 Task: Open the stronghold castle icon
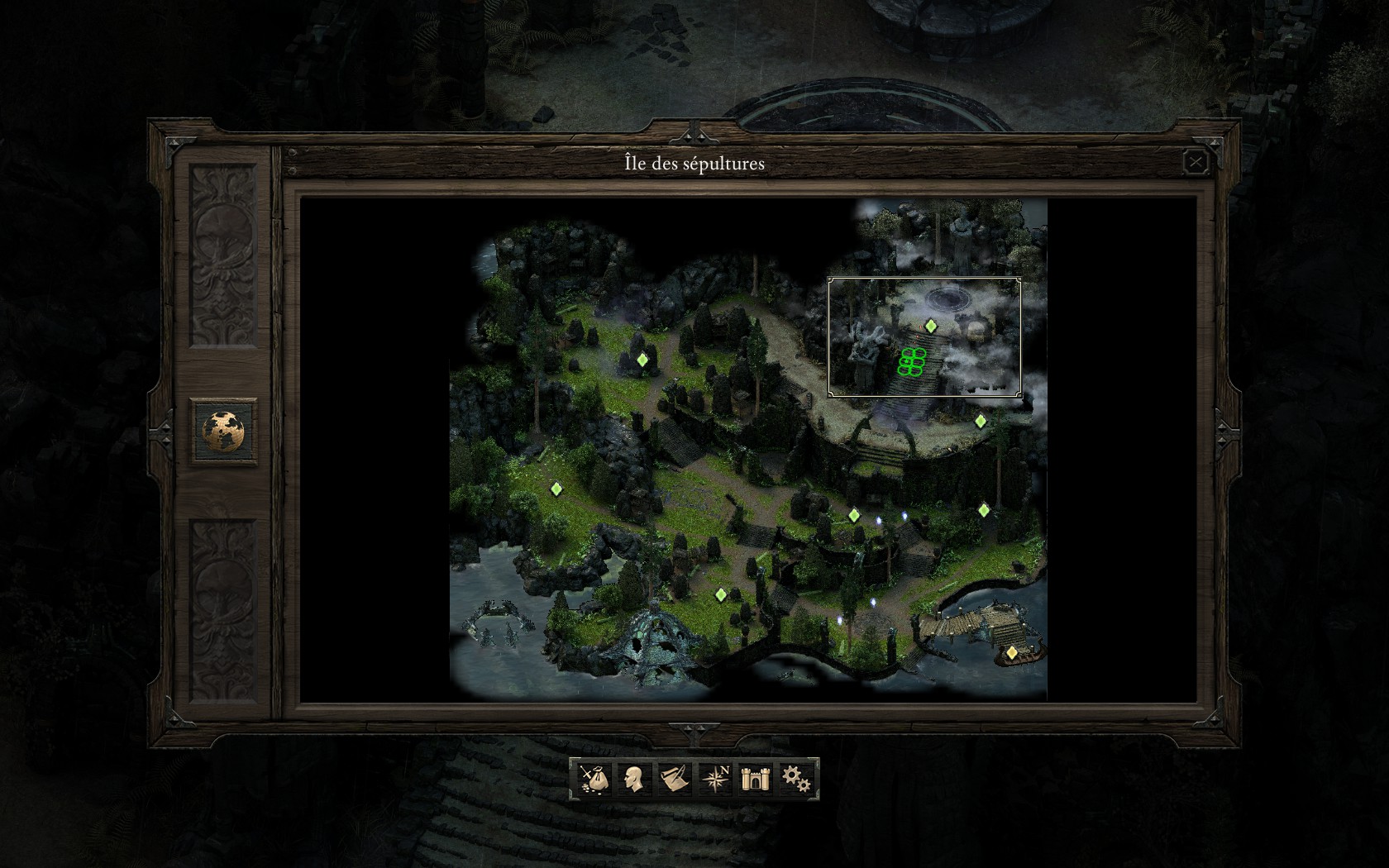[x=755, y=779]
